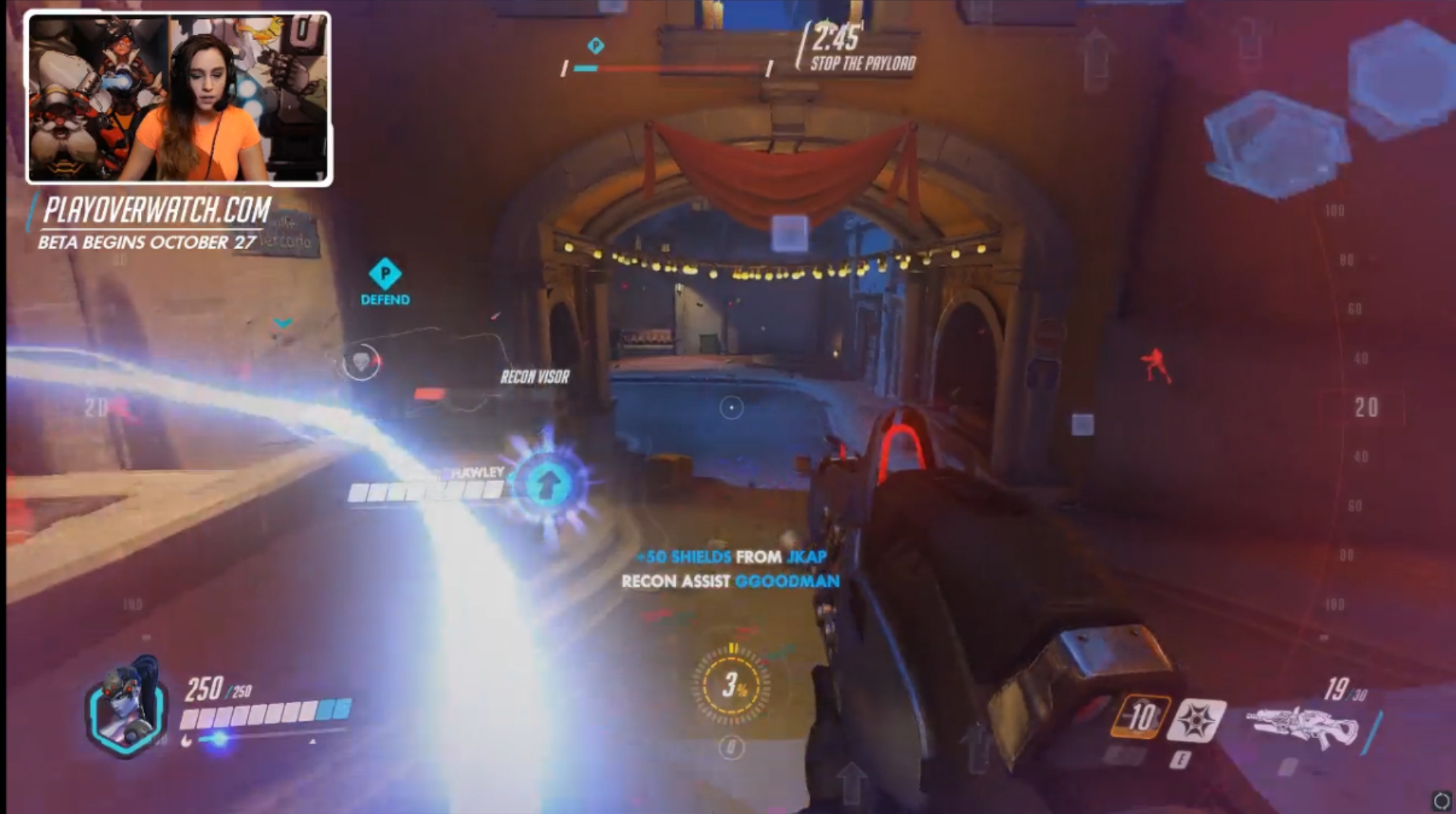This screenshot has height=814, width=1456.
Task: Click the circular icon in the bottom-right corner
Action: pos(1441,800)
